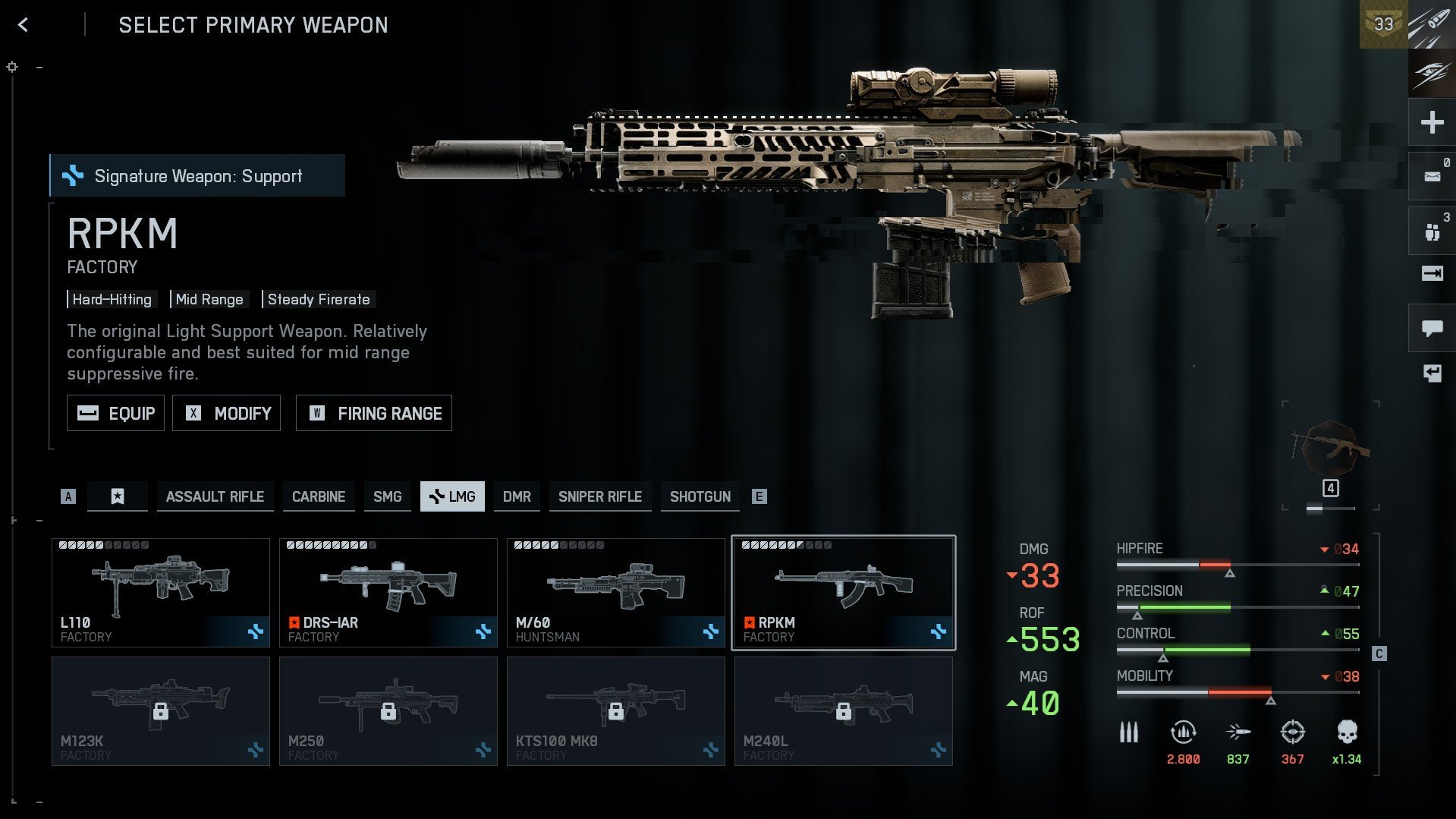
Task: Switch to Sniper Rifle category
Action: click(599, 496)
